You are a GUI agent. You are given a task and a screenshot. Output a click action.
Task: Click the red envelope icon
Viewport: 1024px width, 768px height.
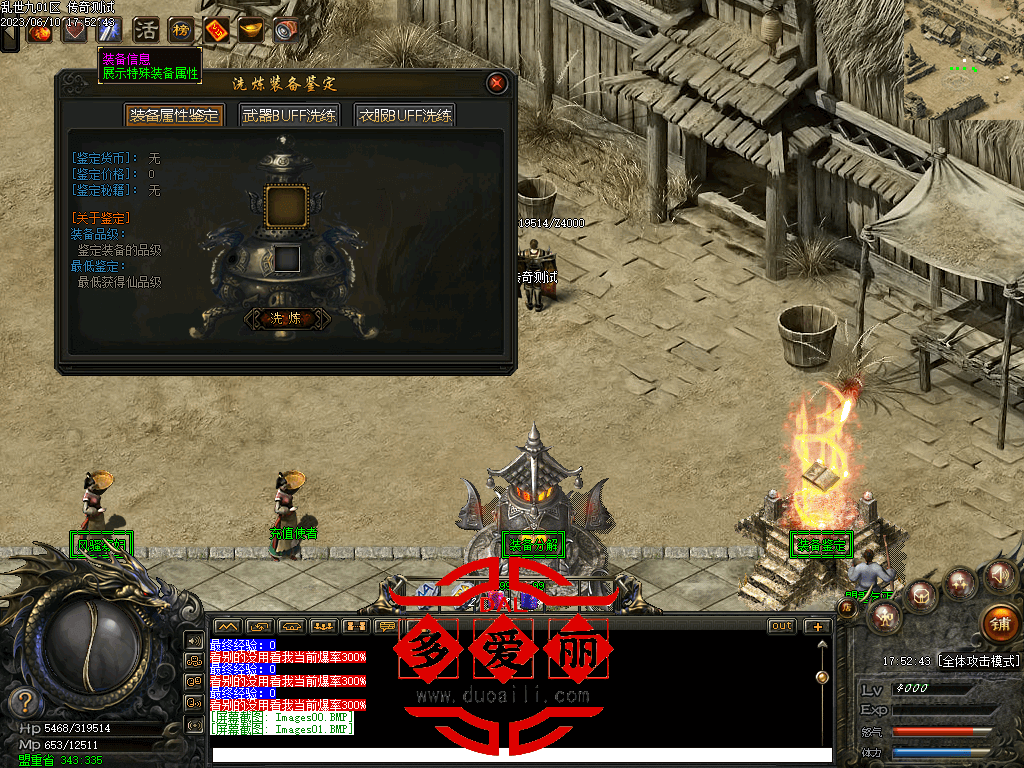click(216, 30)
